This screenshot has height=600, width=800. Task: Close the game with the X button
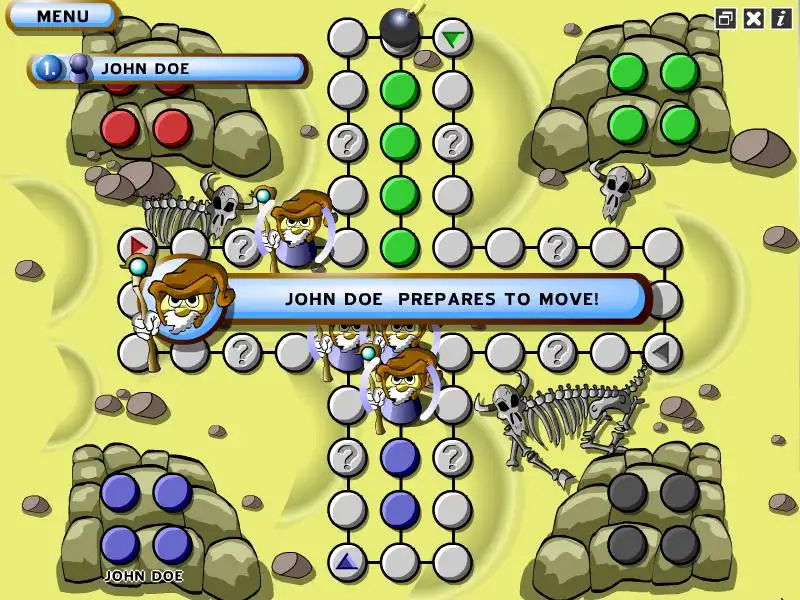(x=754, y=18)
